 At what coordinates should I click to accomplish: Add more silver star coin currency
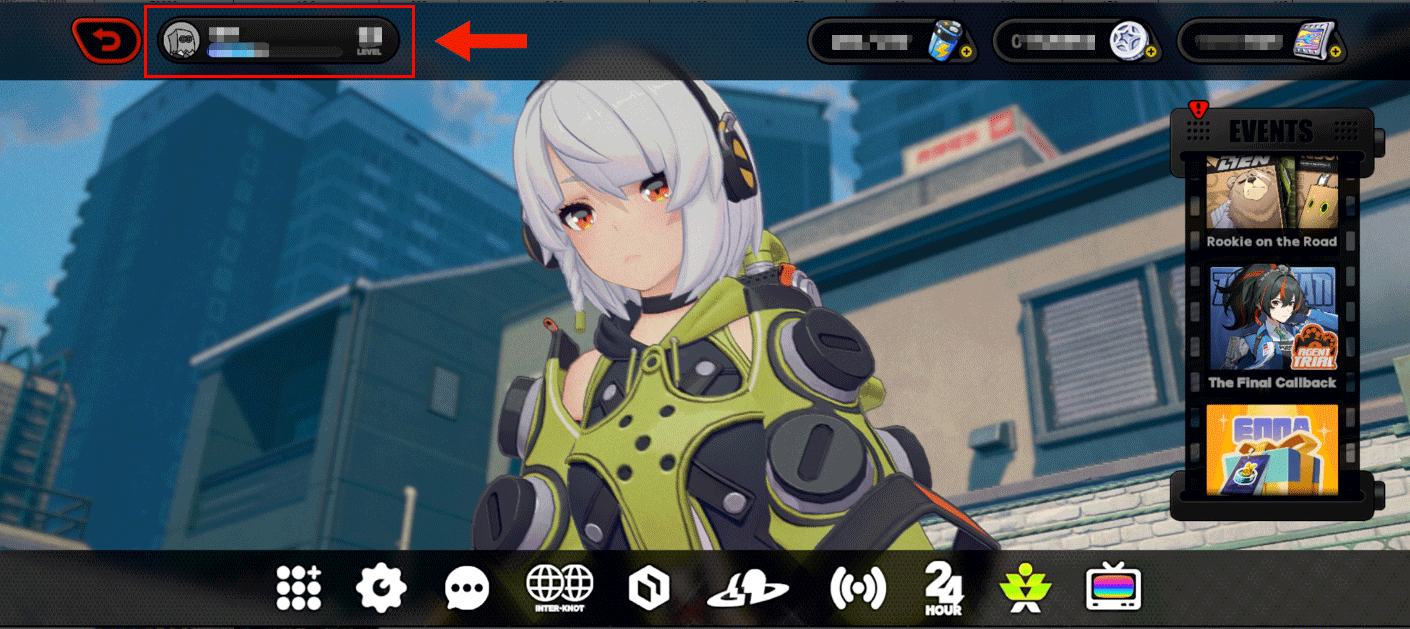1150,51
